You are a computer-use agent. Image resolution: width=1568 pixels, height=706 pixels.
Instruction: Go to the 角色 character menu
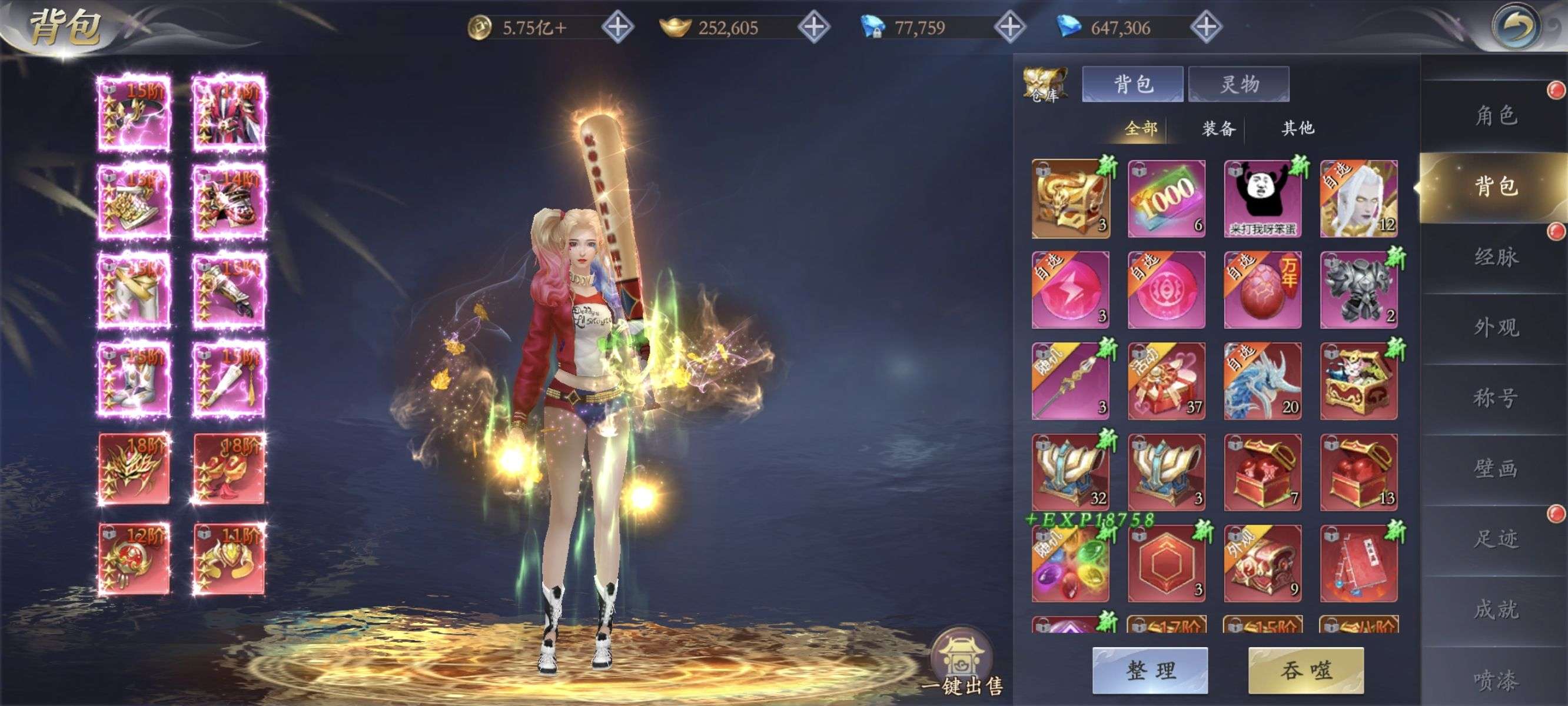(x=1495, y=116)
